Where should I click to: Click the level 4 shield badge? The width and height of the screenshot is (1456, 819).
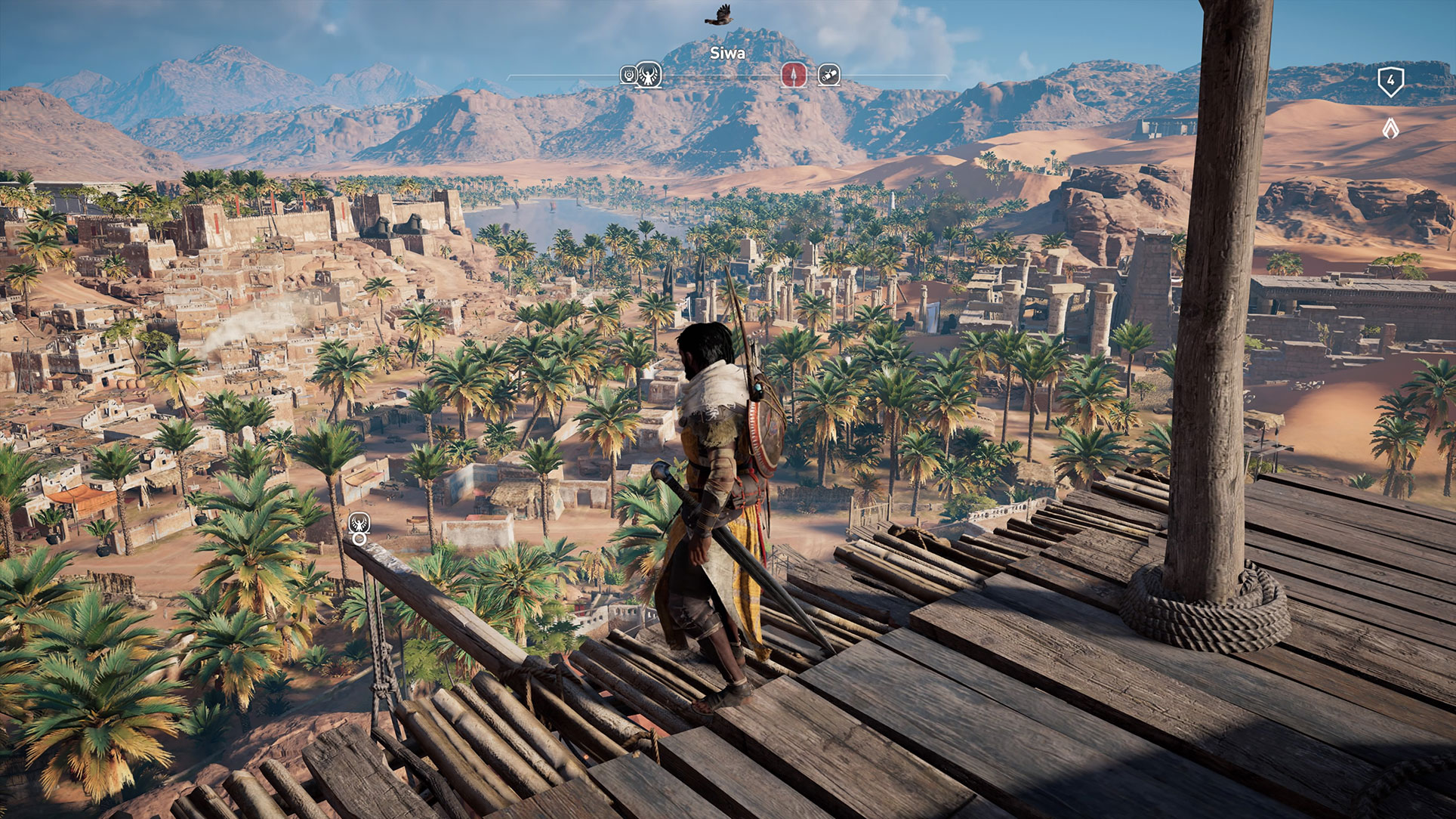coord(1390,81)
